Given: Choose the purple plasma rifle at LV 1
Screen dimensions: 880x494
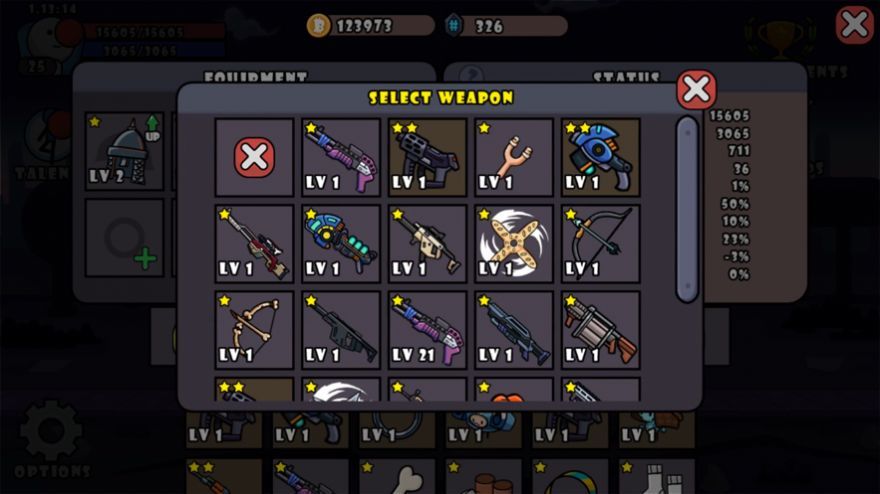Looking at the screenshot, I should [x=341, y=157].
